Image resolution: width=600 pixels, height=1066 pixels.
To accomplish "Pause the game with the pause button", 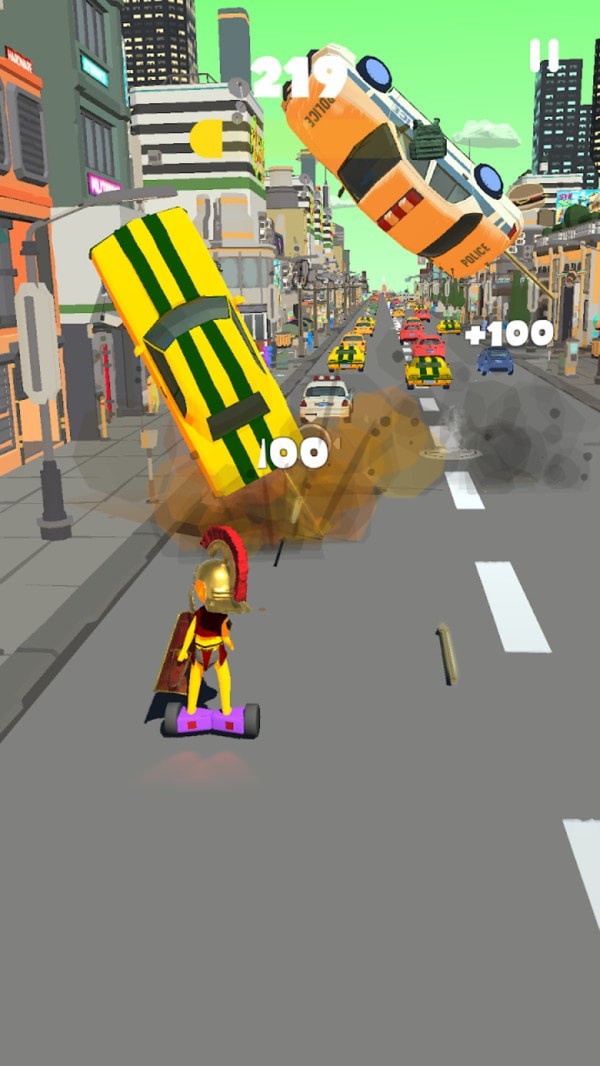I will [544, 56].
